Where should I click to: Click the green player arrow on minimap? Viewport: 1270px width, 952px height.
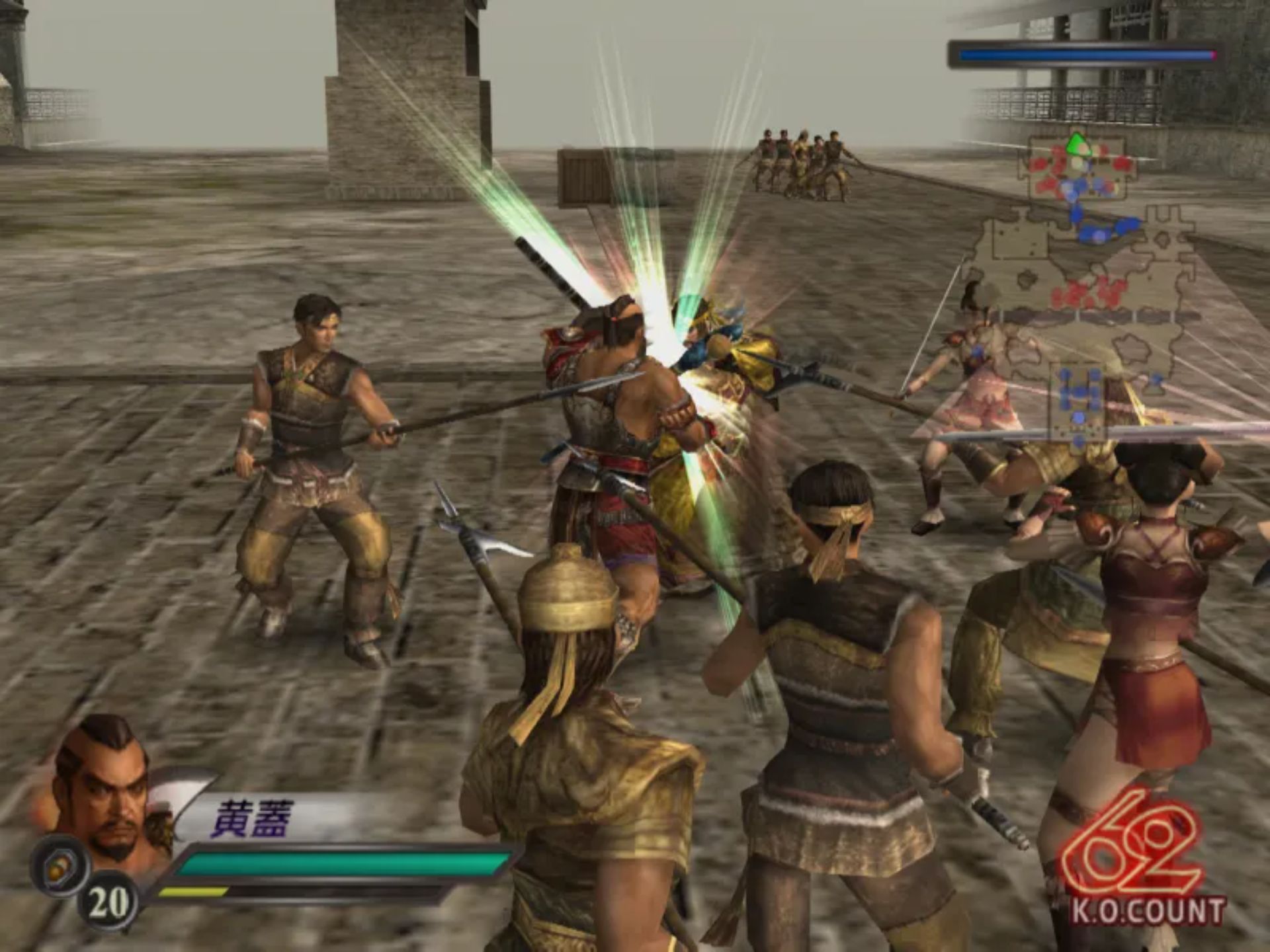coord(1078,143)
